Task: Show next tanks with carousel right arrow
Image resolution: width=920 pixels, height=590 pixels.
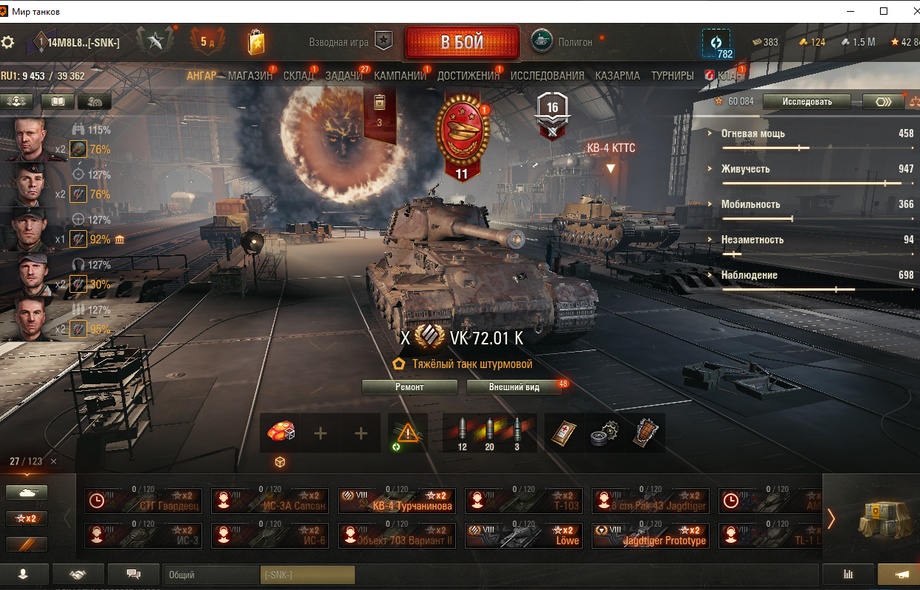Action: click(830, 518)
